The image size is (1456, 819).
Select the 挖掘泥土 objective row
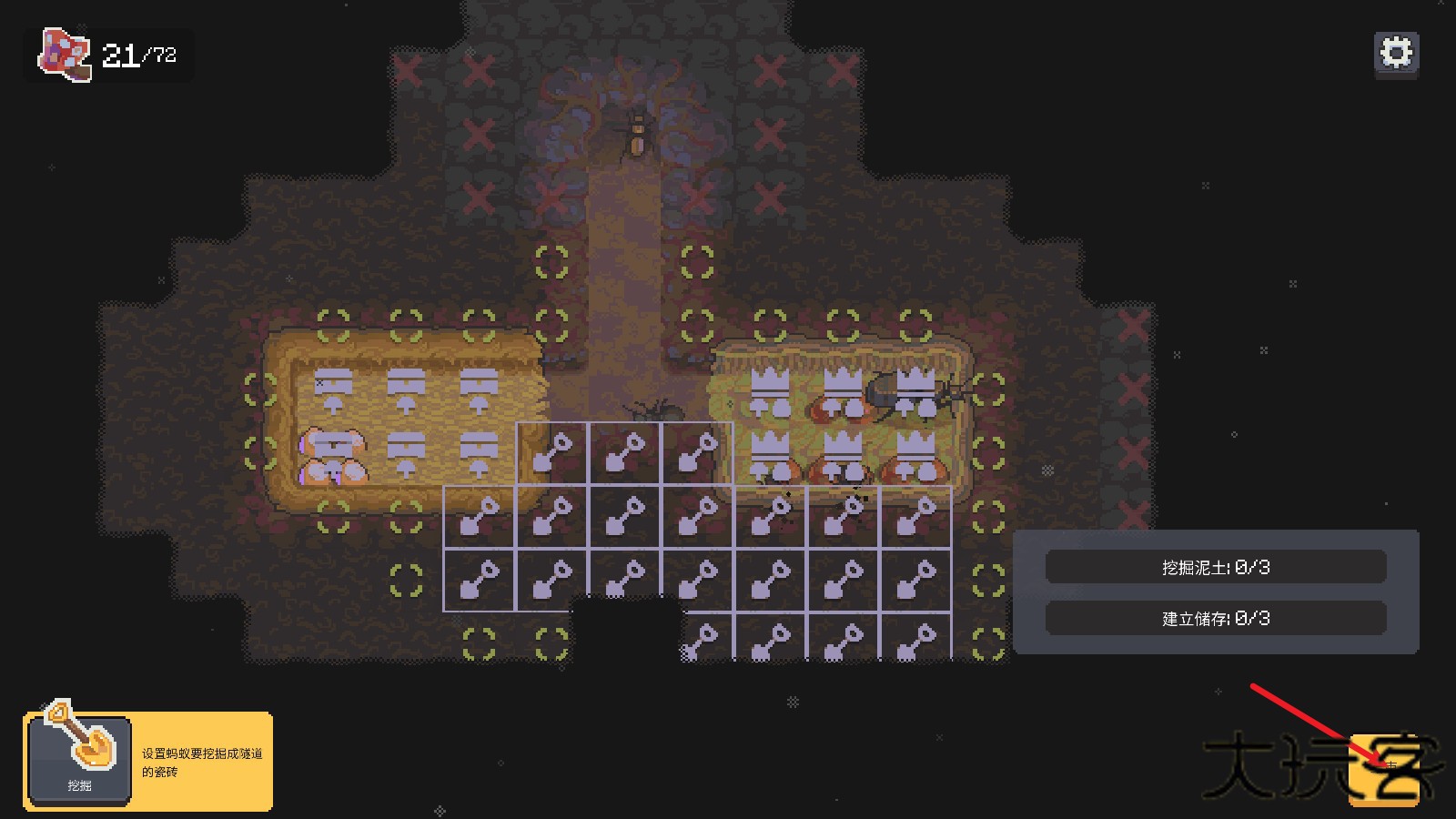1216,567
